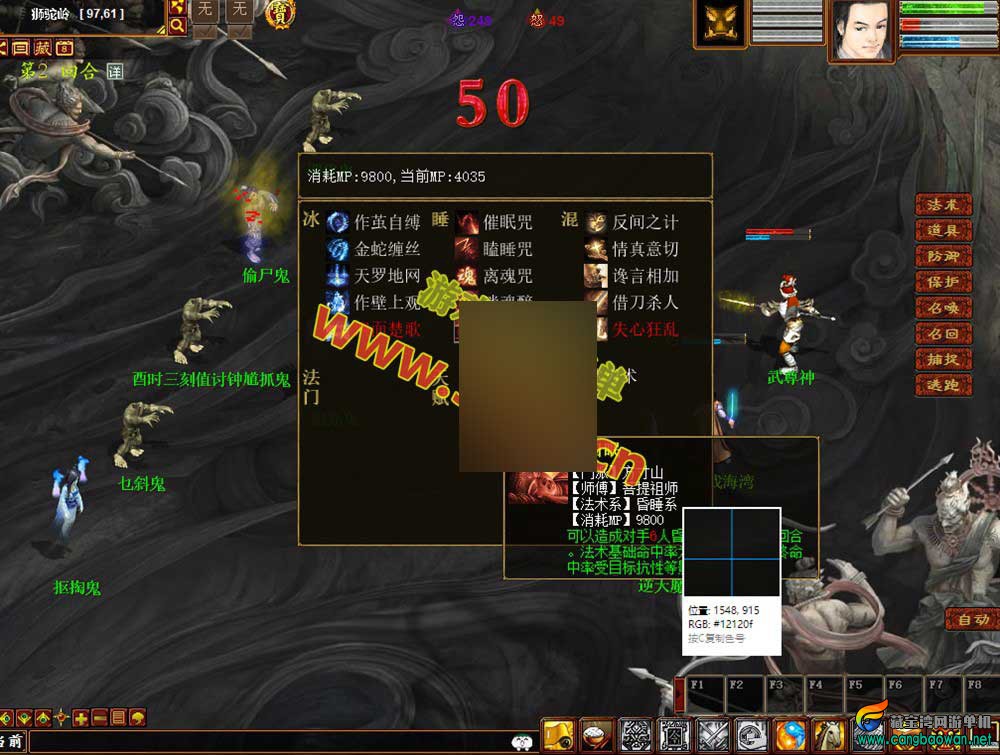Choose the 保护 protect command
This screenshot has height=755, width=1000.
(943, 282)
